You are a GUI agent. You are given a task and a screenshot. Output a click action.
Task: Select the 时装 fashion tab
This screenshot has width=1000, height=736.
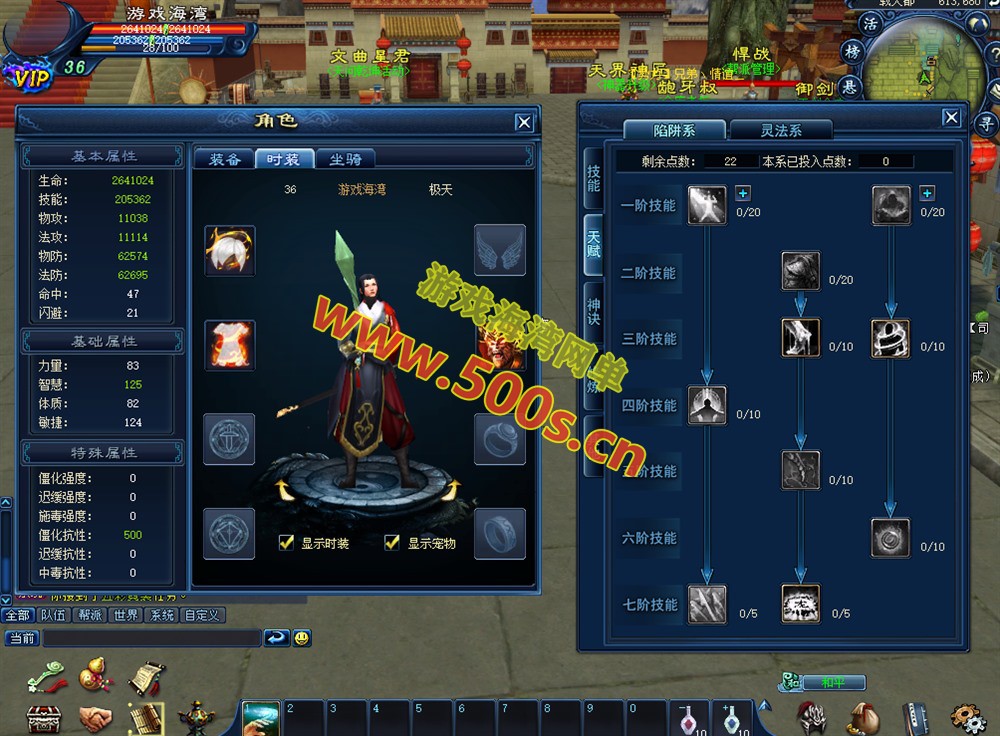284,159
